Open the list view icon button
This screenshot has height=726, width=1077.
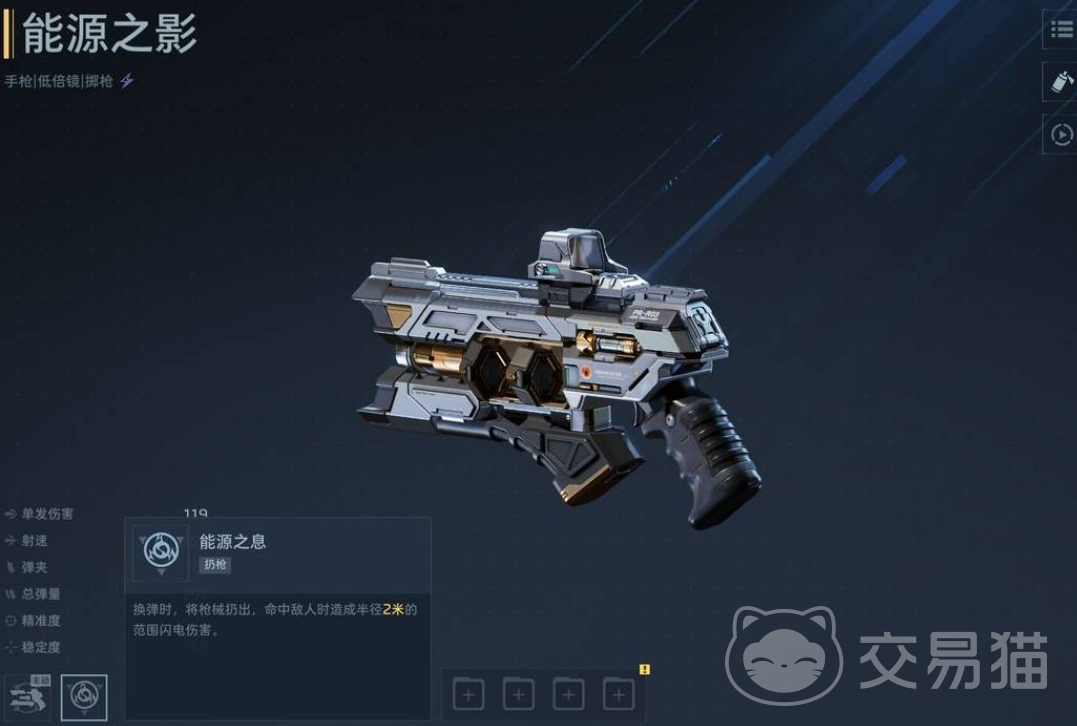click(1061, 30)
